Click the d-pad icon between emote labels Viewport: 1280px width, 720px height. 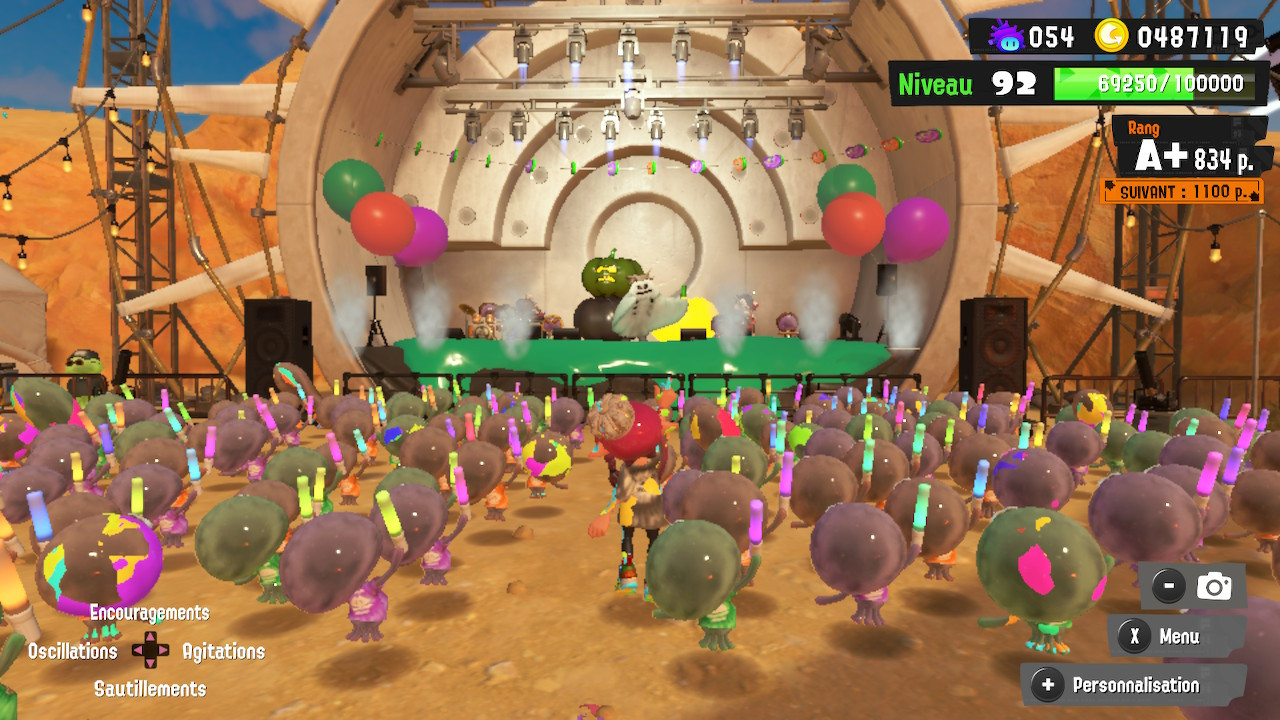pos(149,652)
